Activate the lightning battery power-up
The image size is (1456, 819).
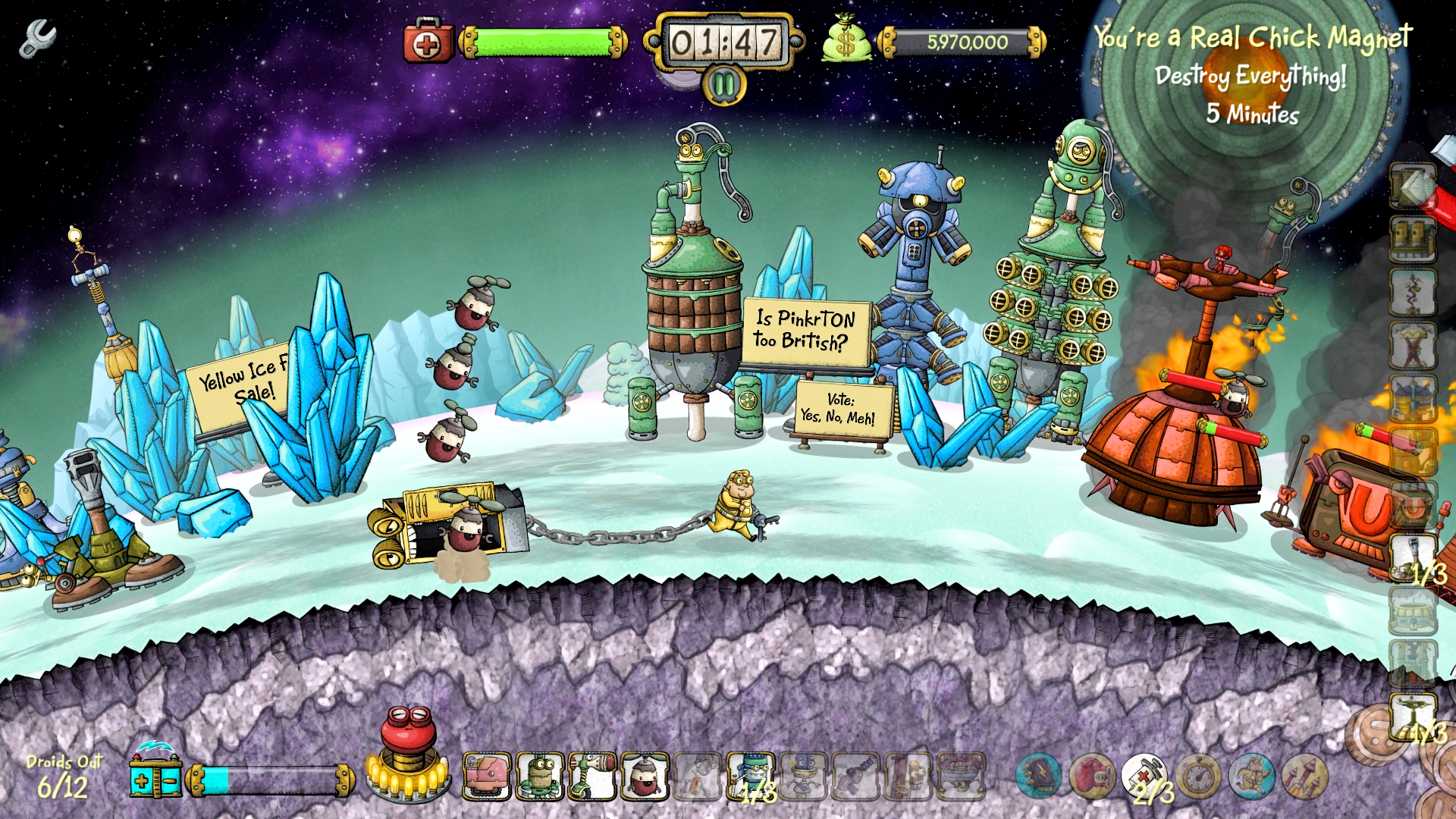1038,776
